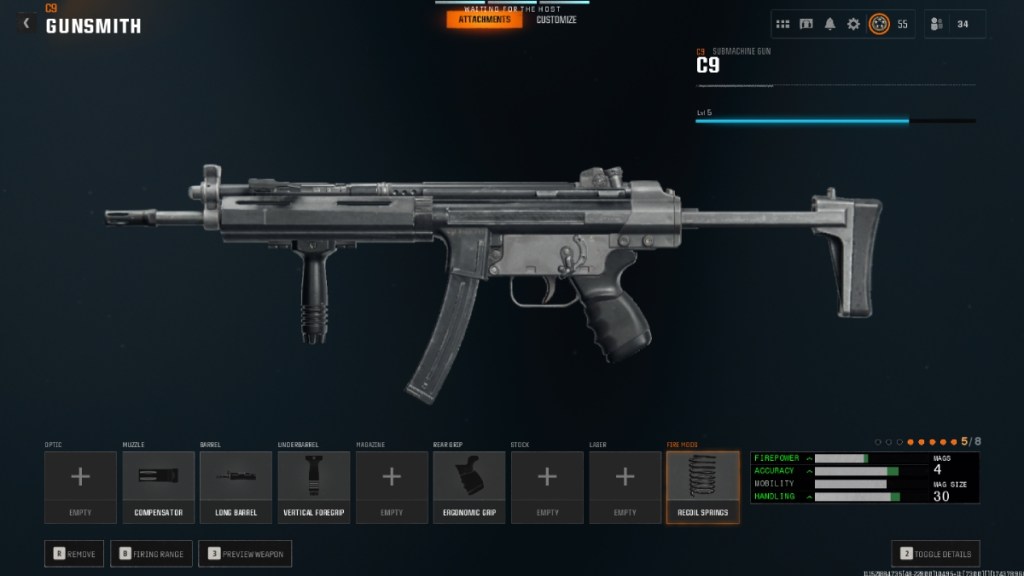The width and height of the screenshot is (1024, 576).
Task: Open the Customize tab
Action: point(556,19)
